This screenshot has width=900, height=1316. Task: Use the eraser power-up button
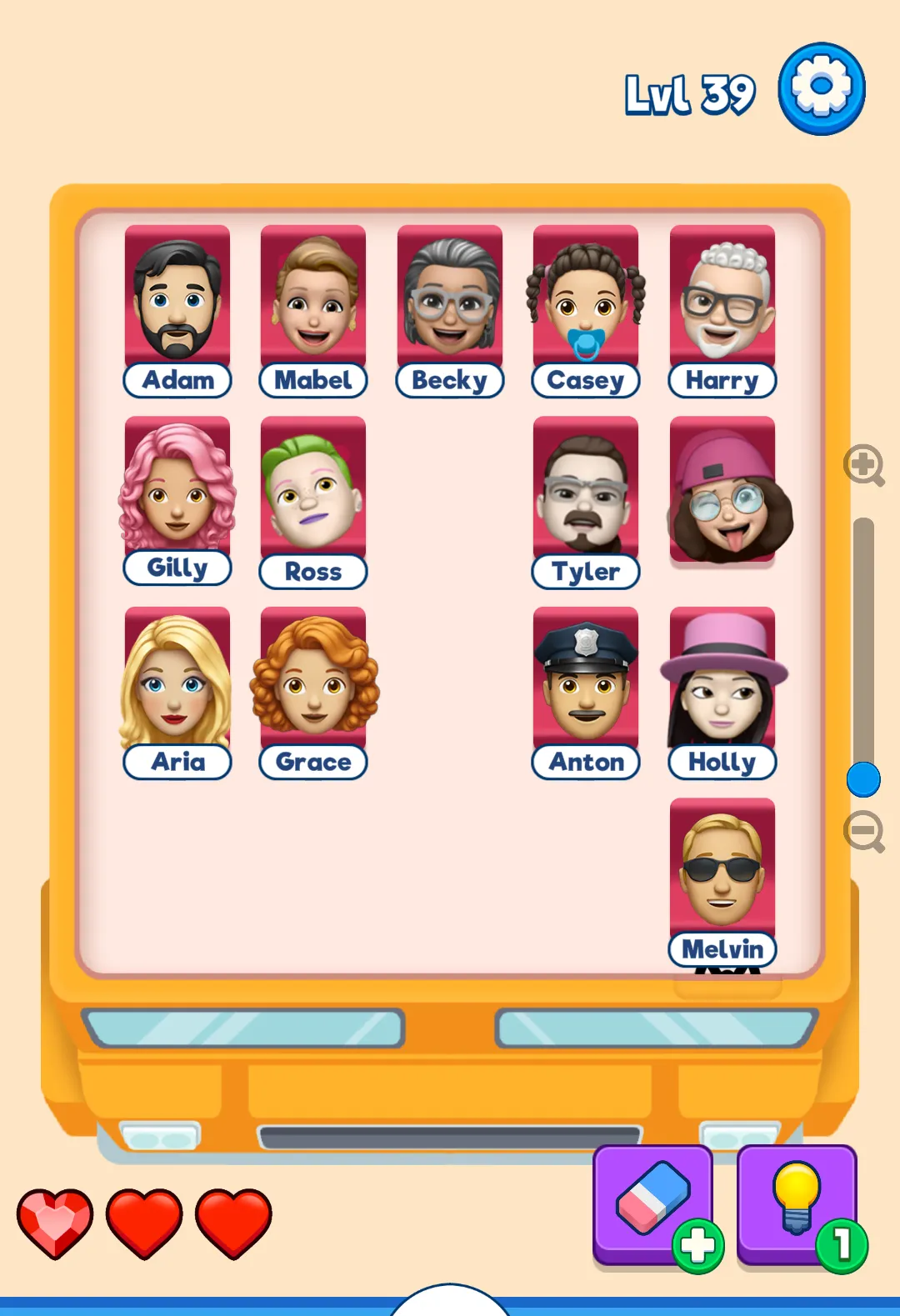pos(652,1203)
